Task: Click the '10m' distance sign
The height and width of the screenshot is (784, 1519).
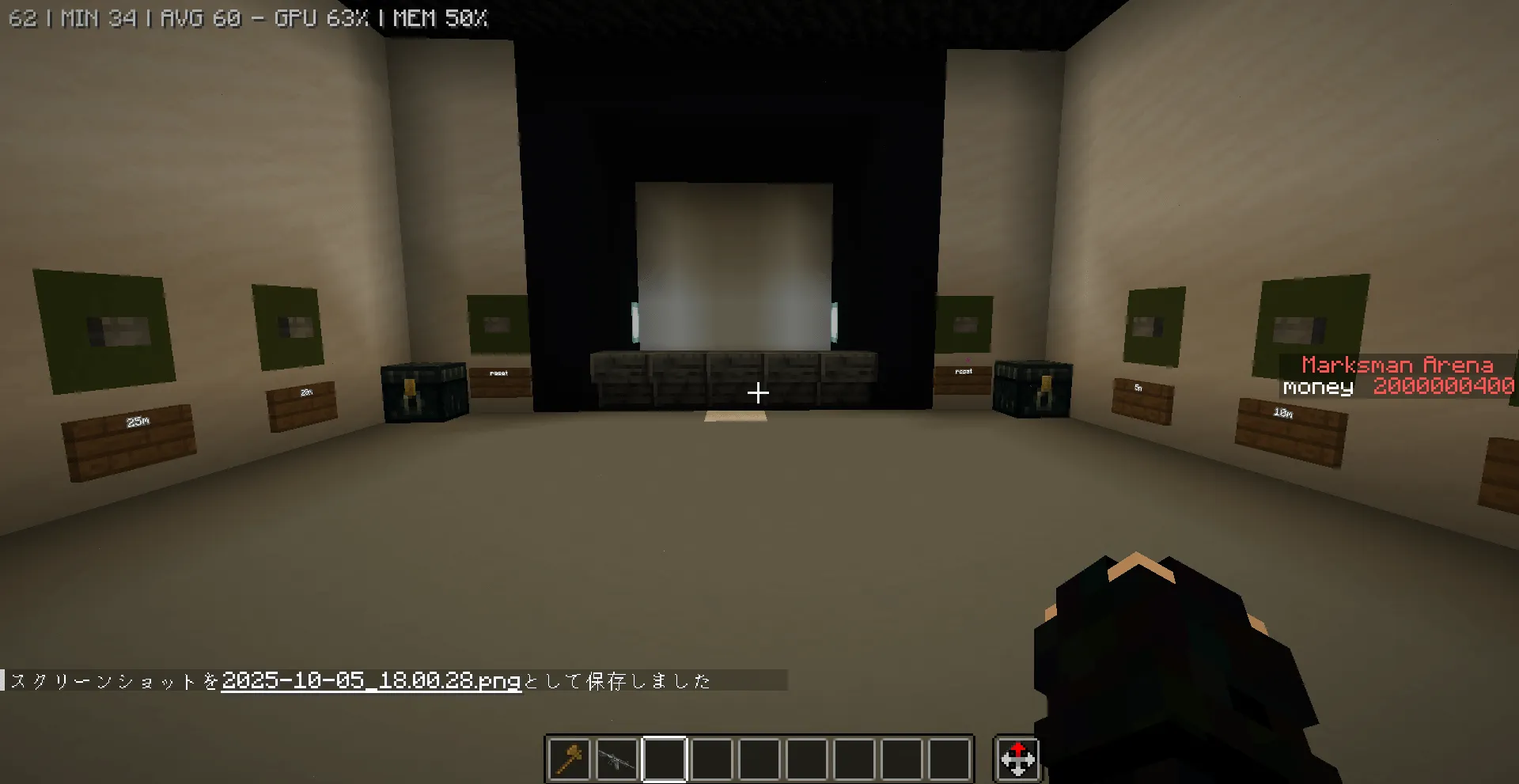Action: click(x=1283, y=412)
